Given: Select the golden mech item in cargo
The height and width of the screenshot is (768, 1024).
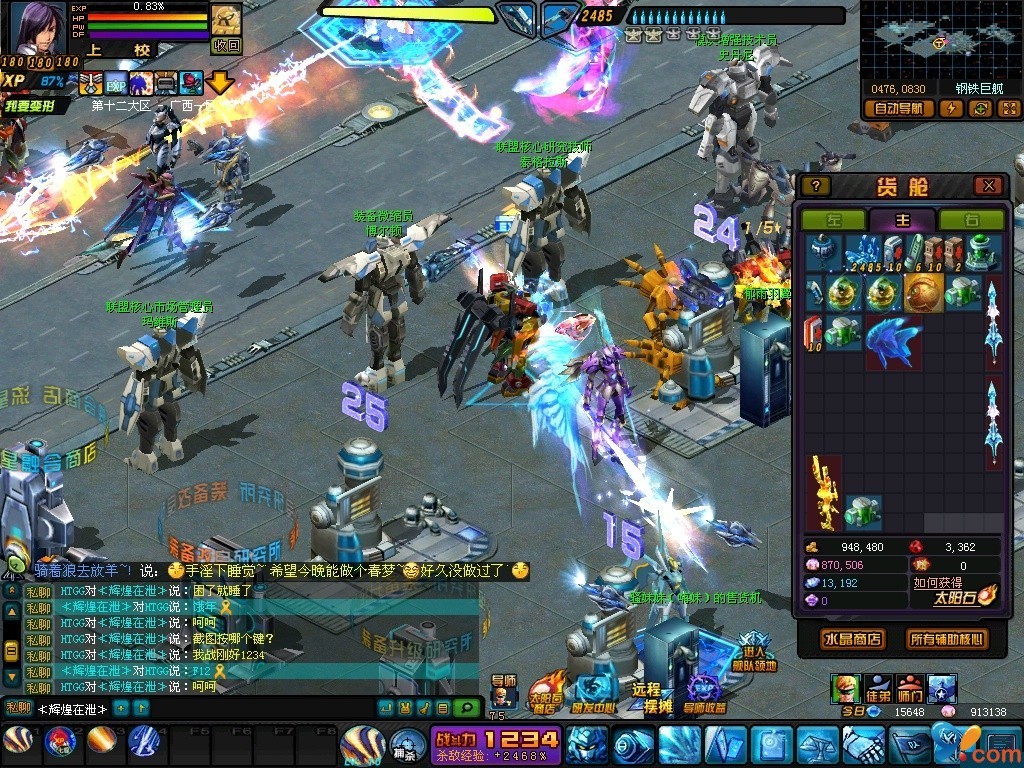Looking at the screenshot, I should click(x=824, y=492).
